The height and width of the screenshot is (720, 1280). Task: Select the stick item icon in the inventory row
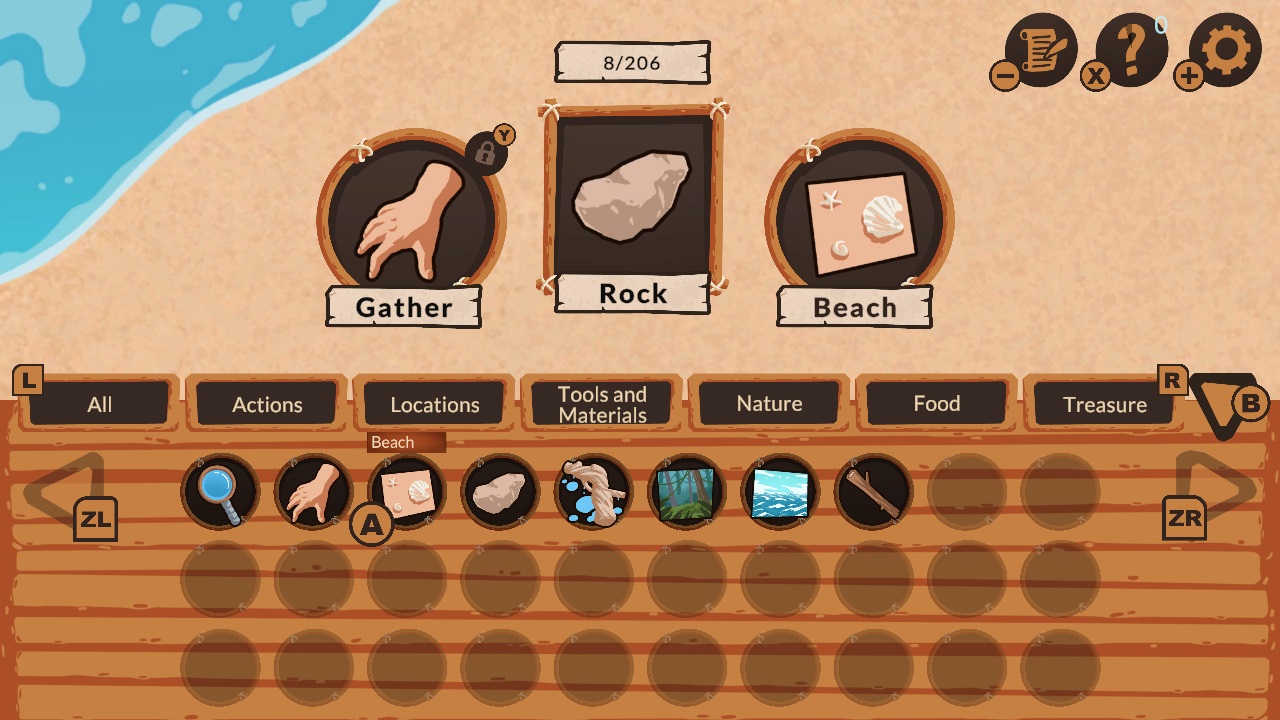tap(872, 490)
